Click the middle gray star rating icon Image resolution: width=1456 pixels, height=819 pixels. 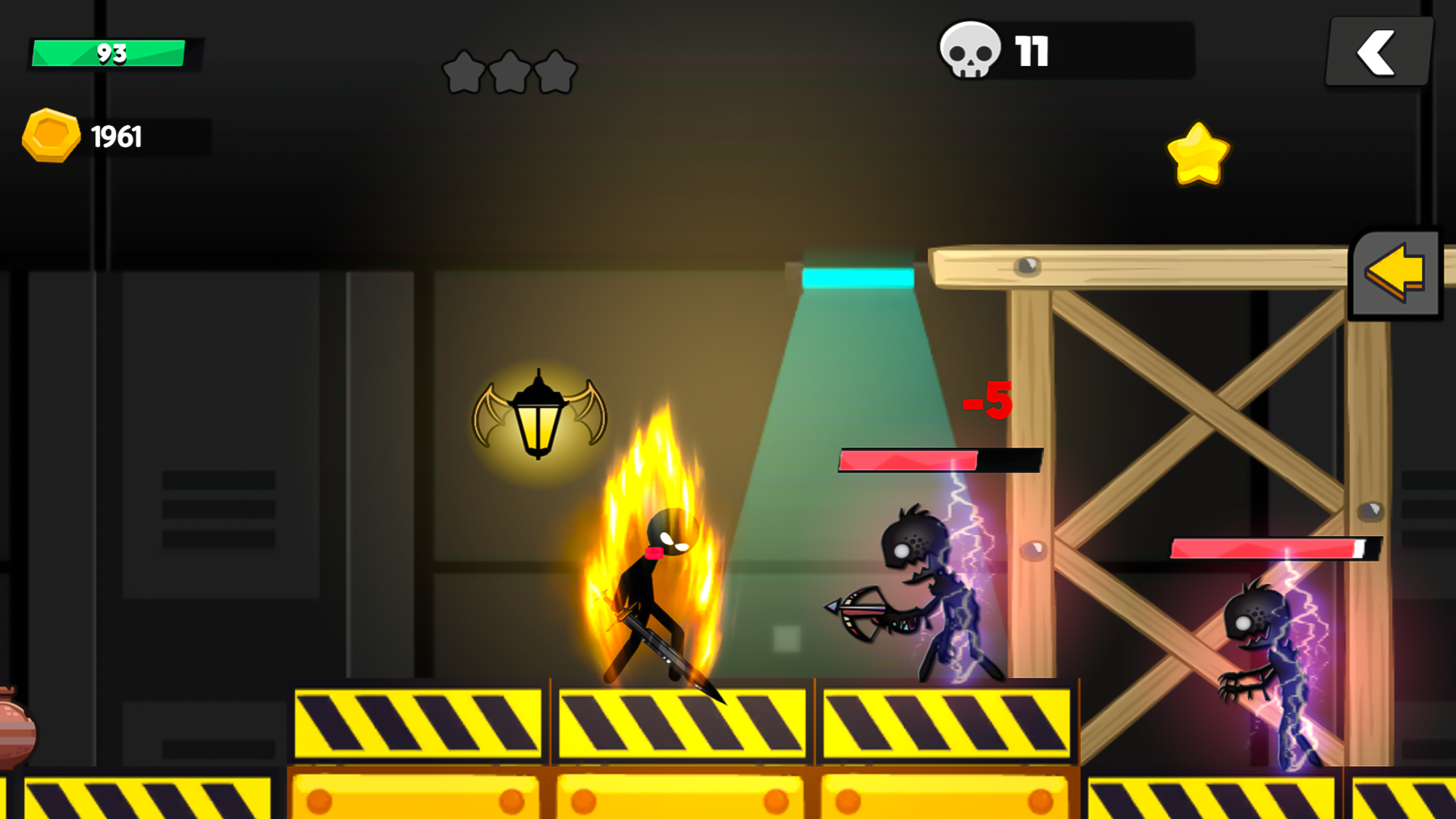(510, 71)
